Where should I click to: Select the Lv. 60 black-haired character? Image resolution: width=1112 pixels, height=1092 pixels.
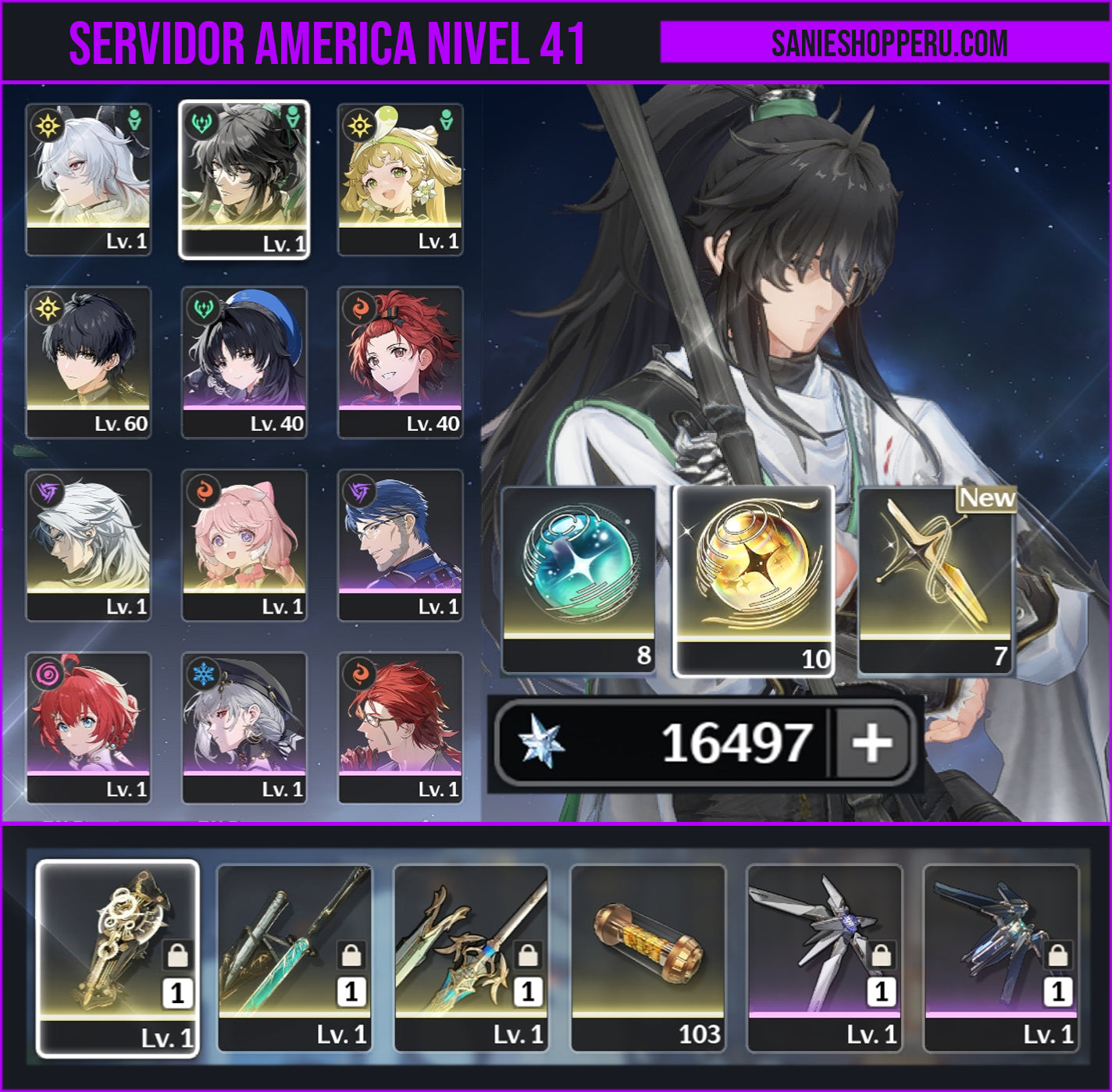point(88,361)
